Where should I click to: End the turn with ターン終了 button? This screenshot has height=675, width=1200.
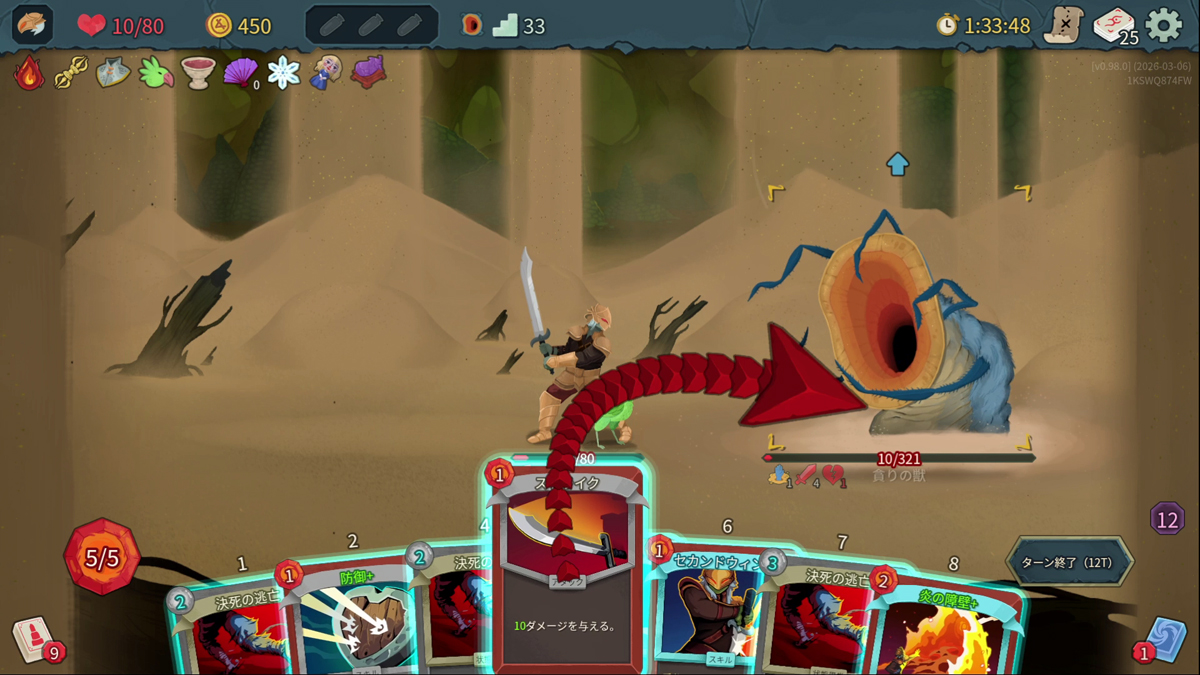tap(1069, 562)
